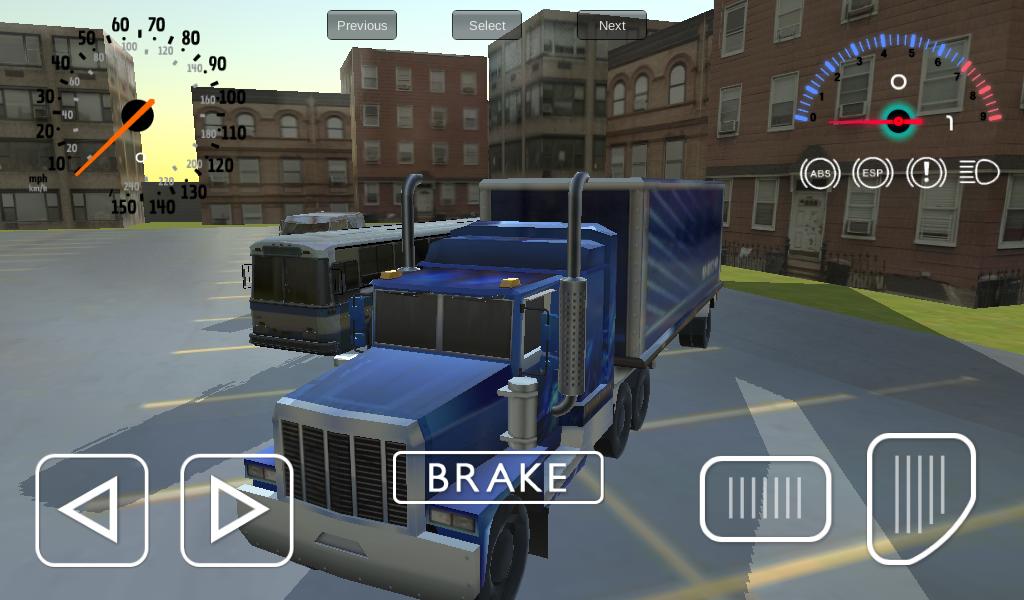
Task: Toggle the ESP indicator
Action: point(873,173)
